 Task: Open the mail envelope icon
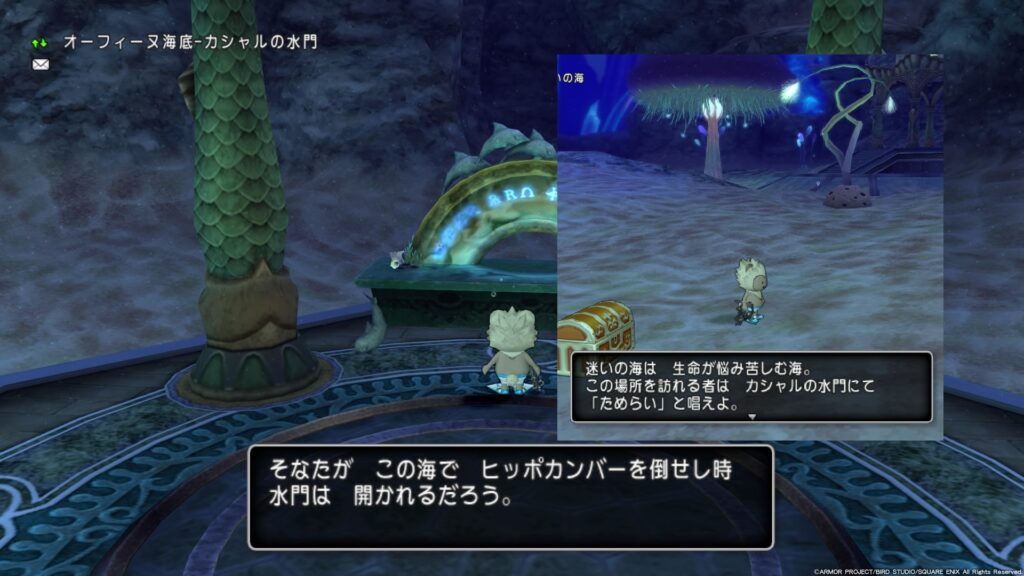pyautogui.click(x=40, y=64)
